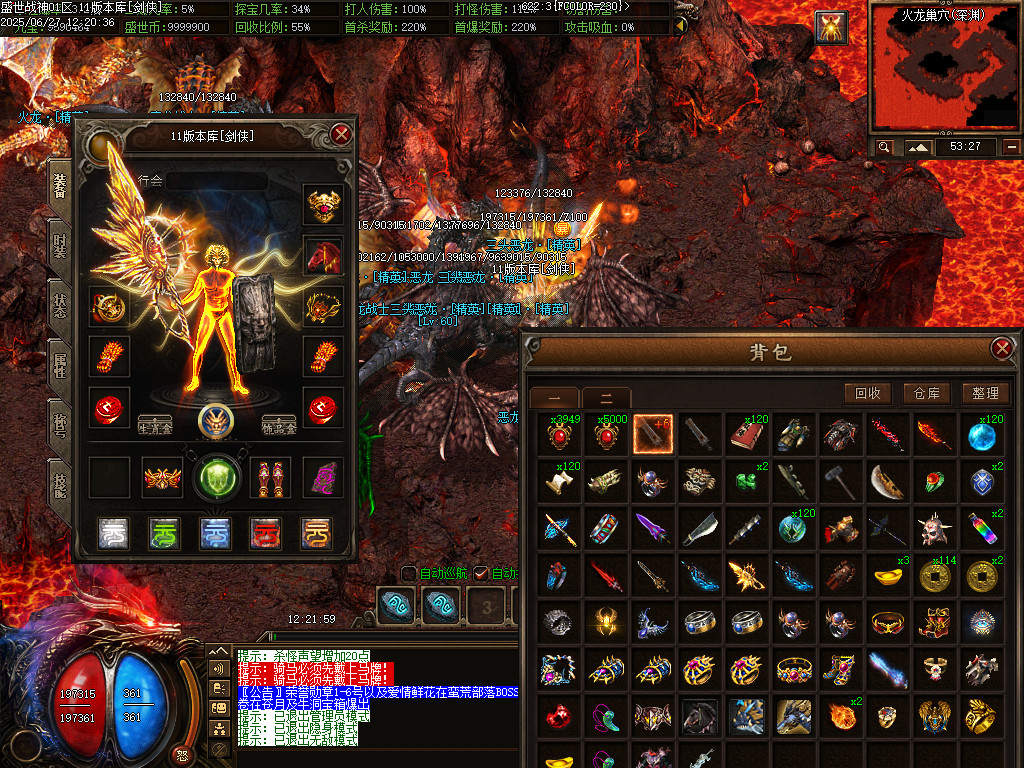
Task: Select the gold ingot stack x3
Action: [888, 575]
